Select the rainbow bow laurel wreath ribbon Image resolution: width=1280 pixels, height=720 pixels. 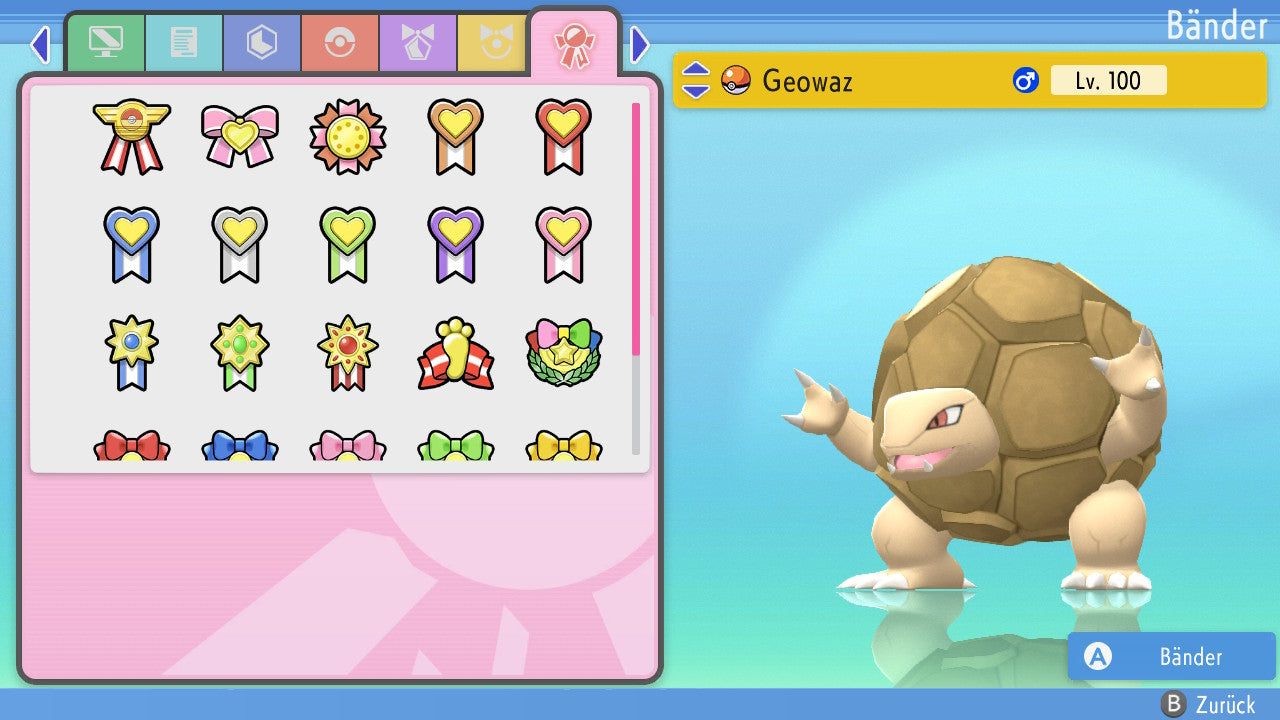[563, 352]
